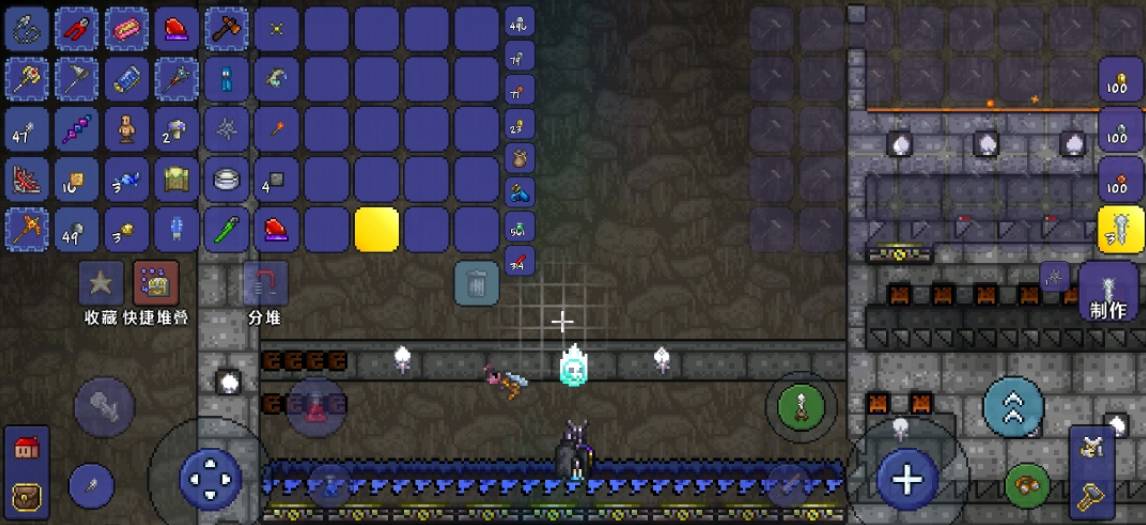Tap the 制作 craft button
1146x525 pixels.
coord(1108,290)
